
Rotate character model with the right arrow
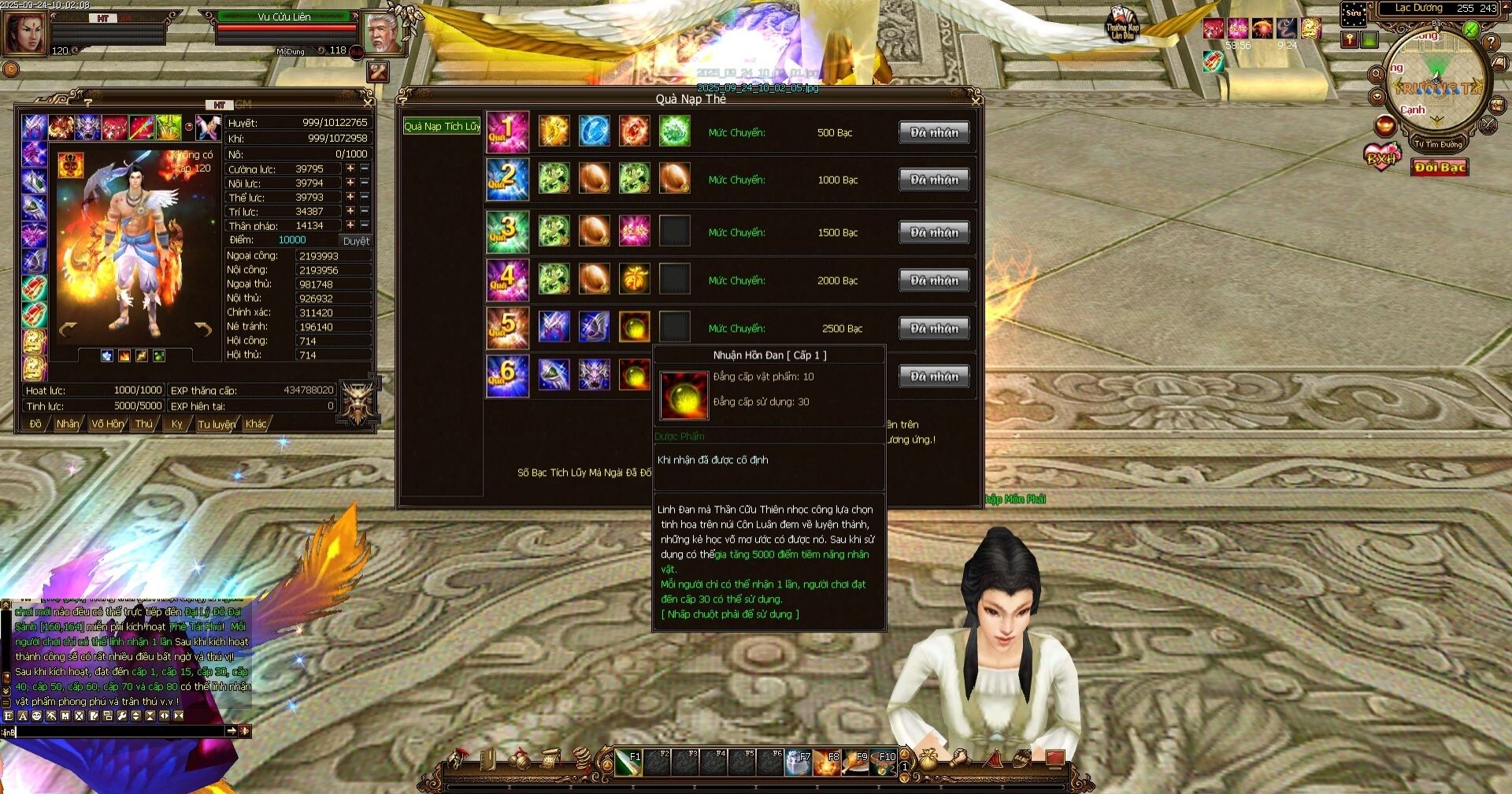coord(204,329)
